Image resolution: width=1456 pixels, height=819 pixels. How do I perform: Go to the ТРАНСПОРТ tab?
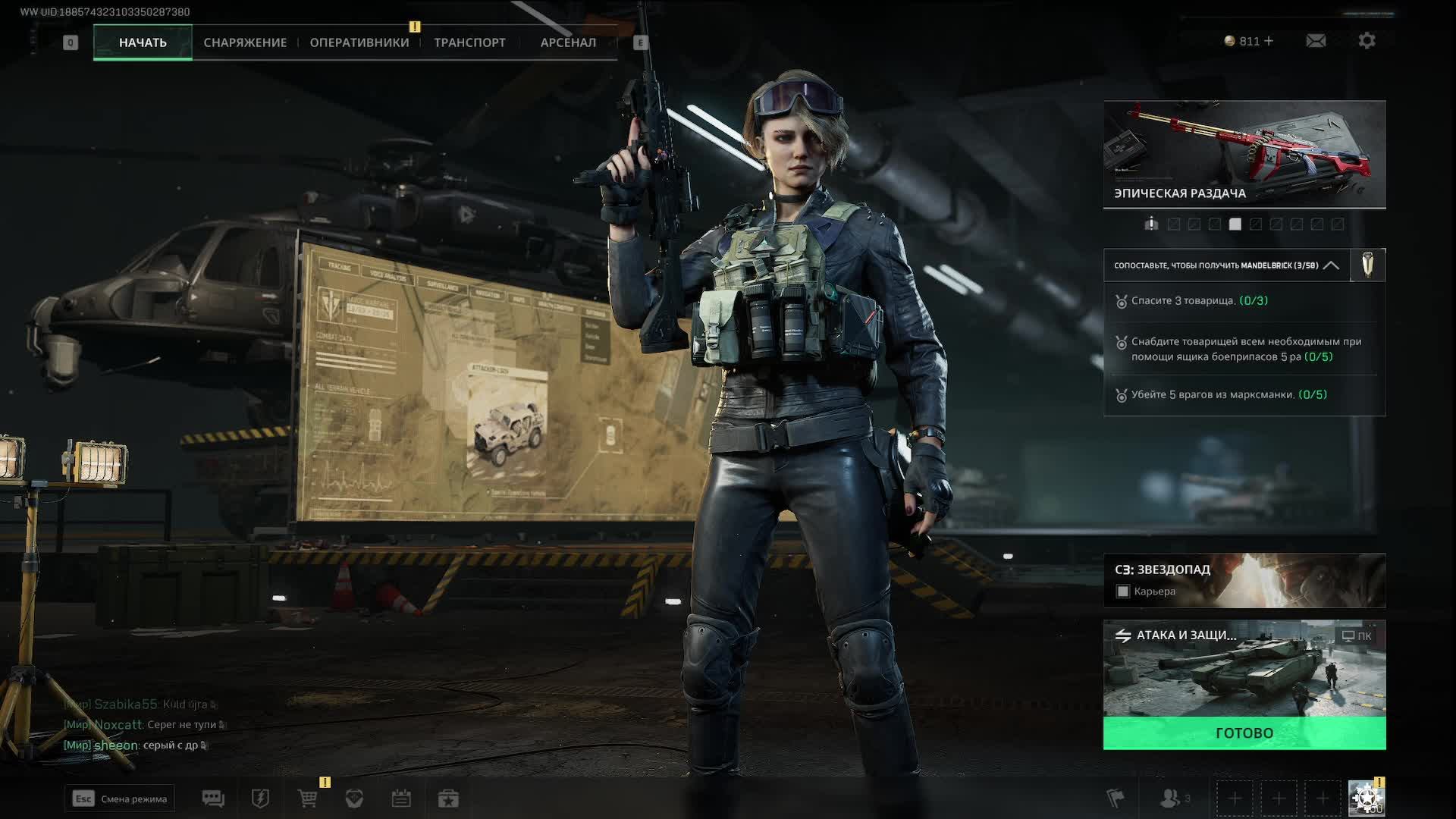469,42
